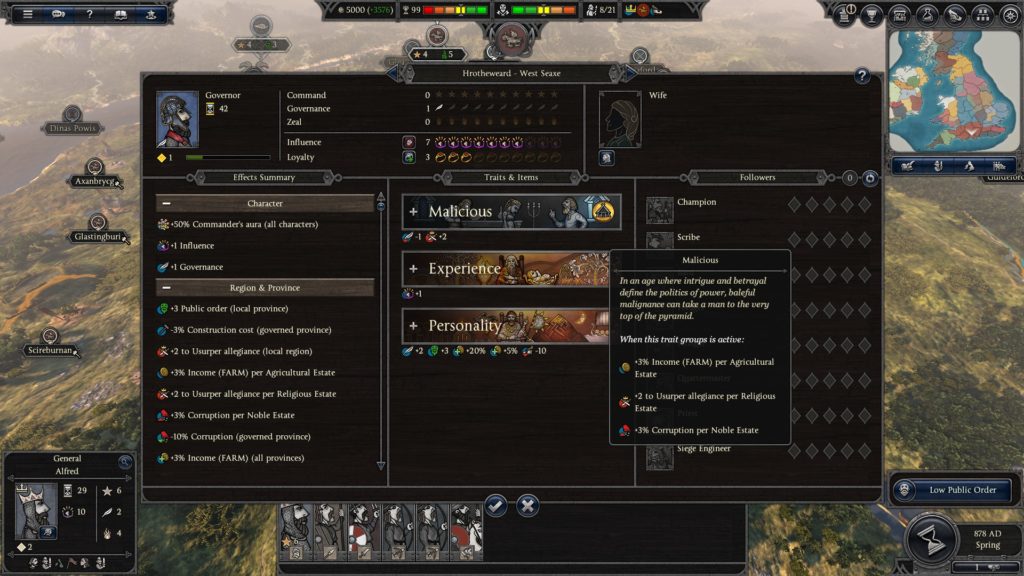Open the help question mark in top bar
Viewport: 1024px width, 576px height.
click(90, 14)
